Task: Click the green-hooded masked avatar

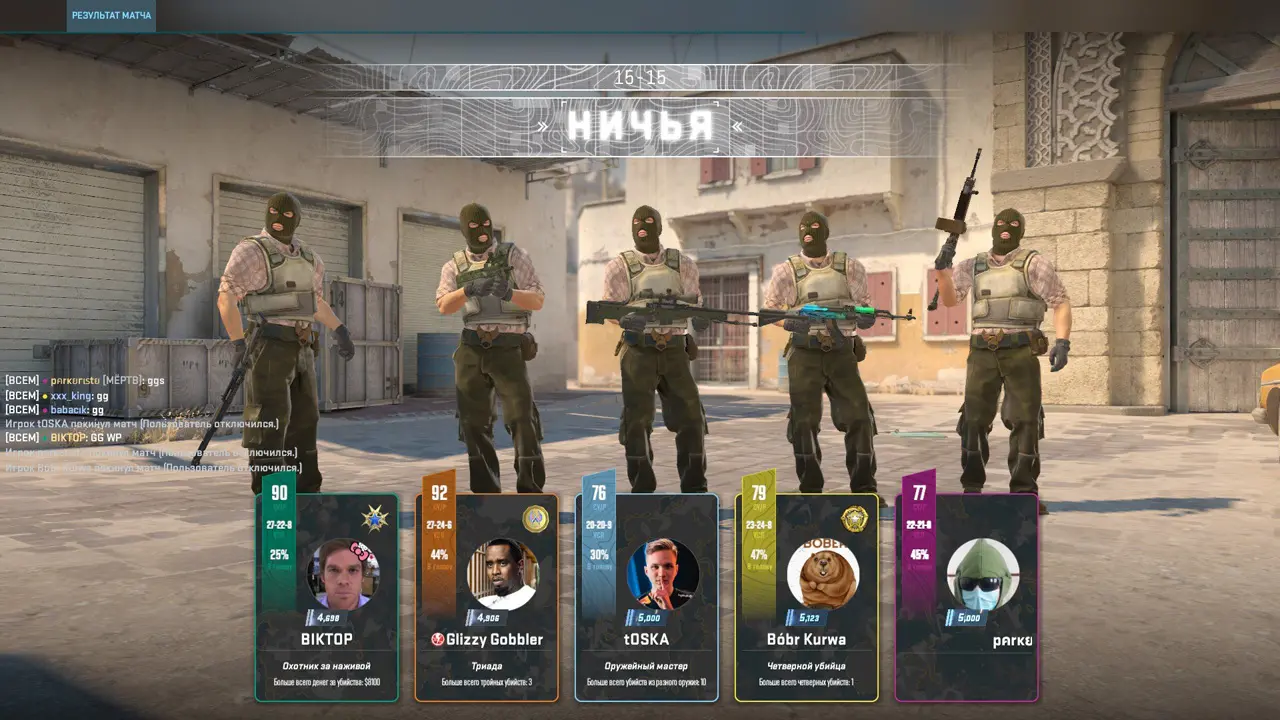Action: coord(983,574)
